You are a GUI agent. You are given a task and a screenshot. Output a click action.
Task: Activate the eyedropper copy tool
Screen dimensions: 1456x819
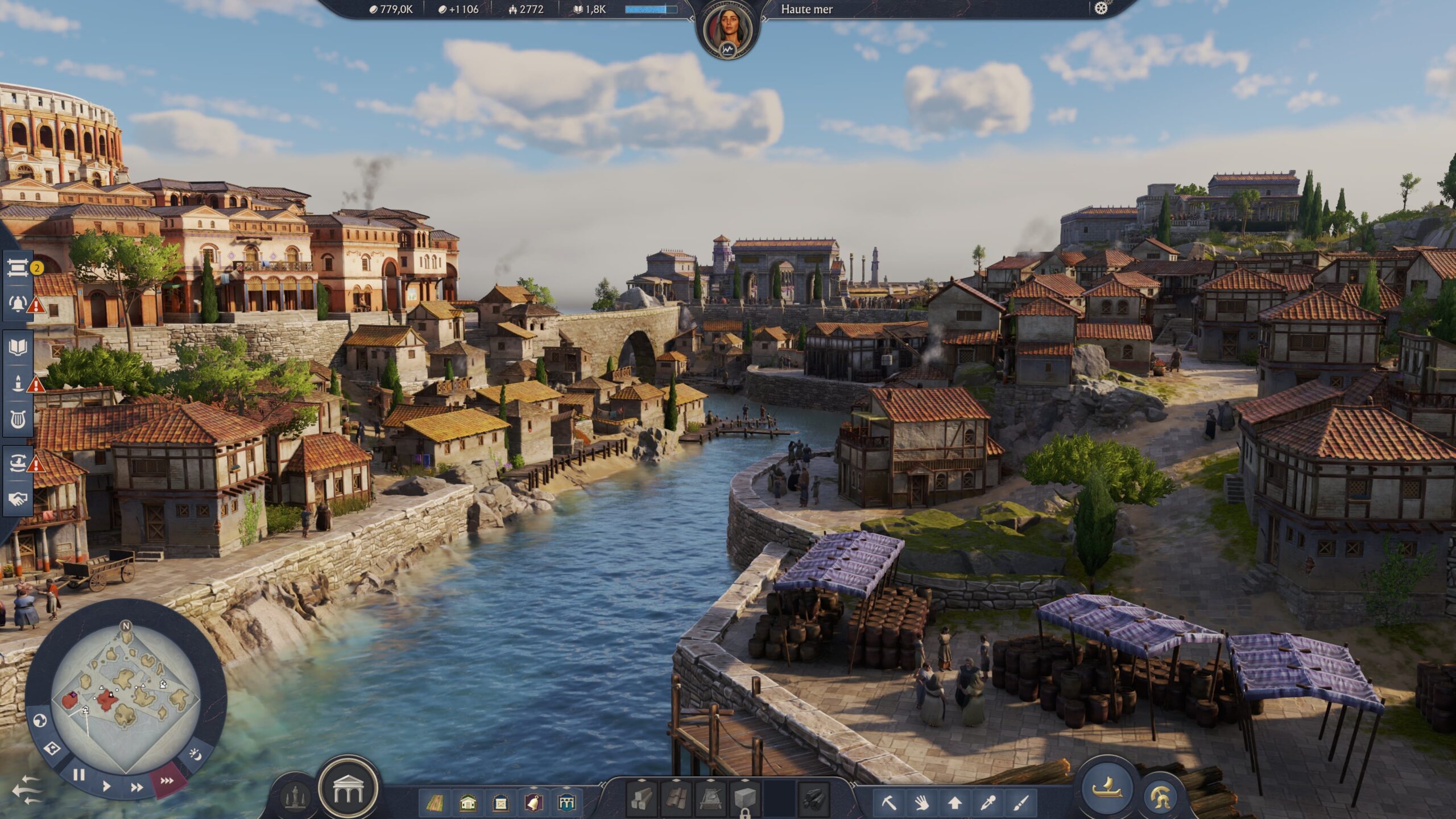click(988, 803)
